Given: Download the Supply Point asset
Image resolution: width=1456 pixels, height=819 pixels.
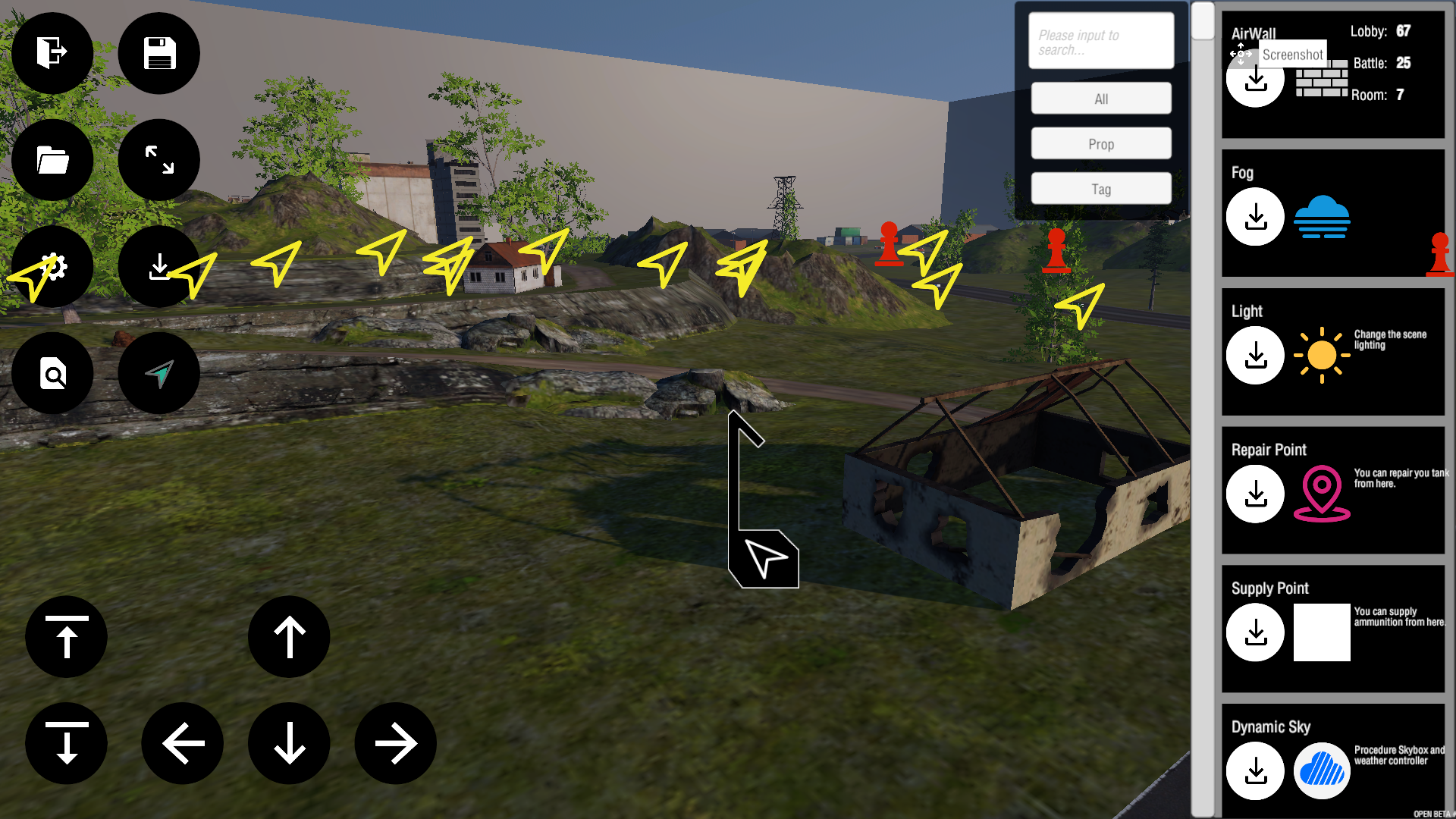Looking at the screenshot, I should [1255, 632].
